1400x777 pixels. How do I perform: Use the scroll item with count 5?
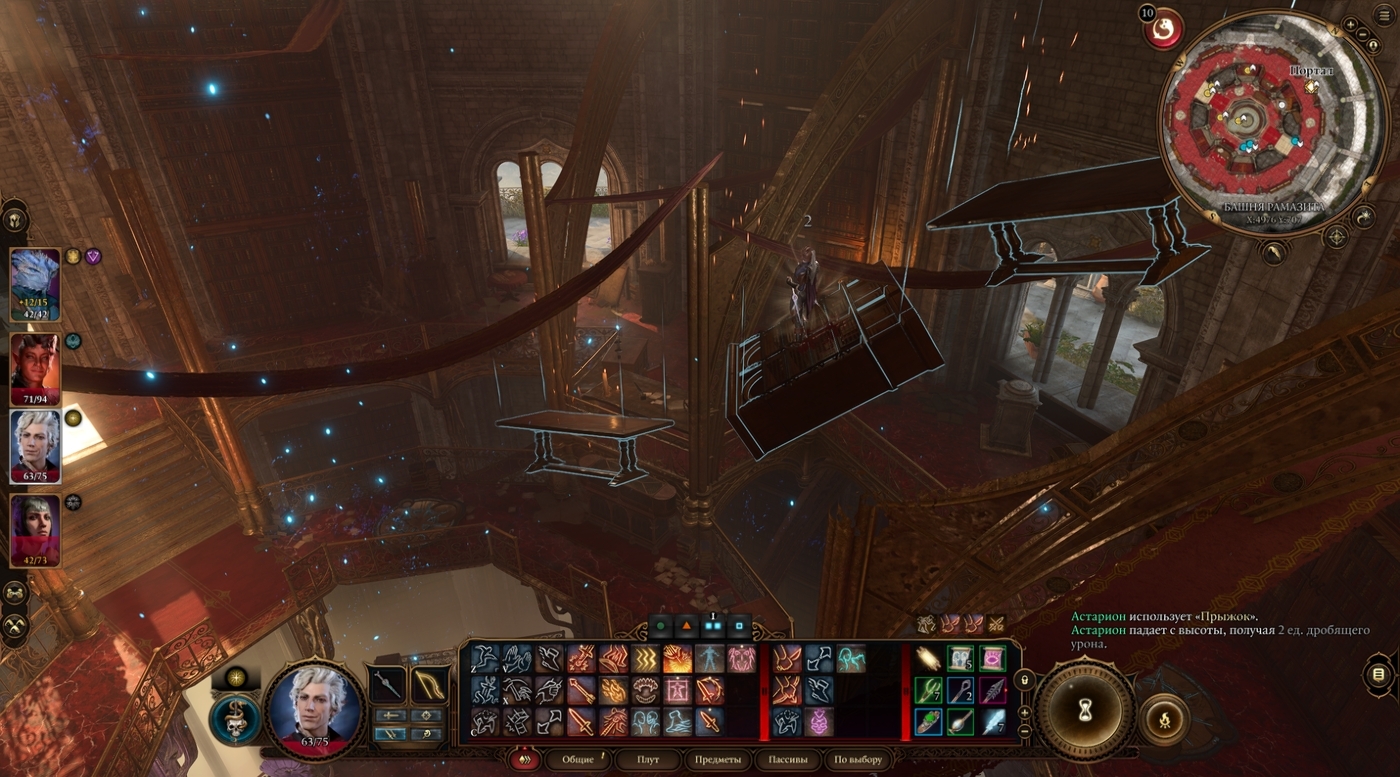pos(960,658)
